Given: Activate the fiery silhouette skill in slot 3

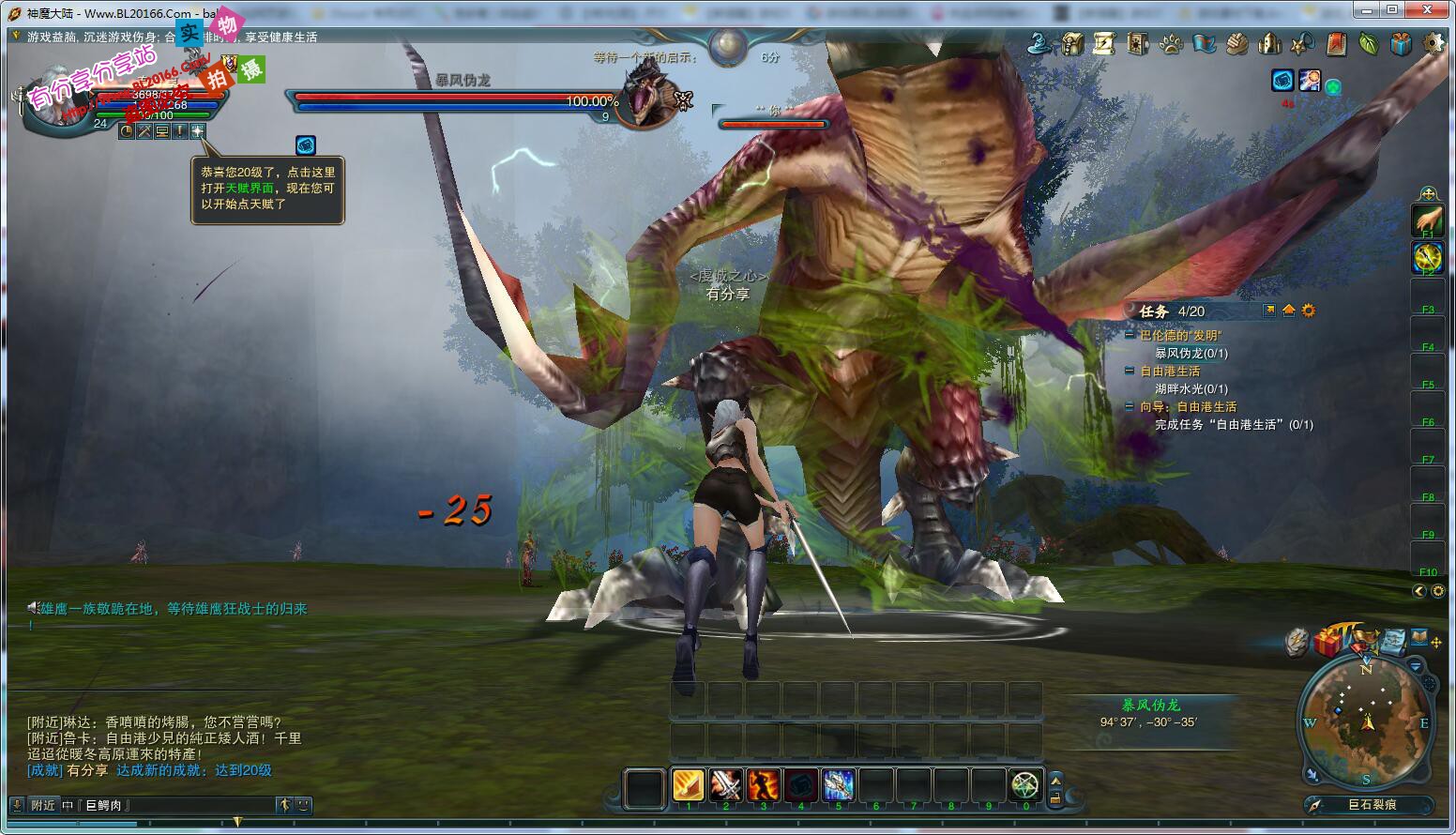Looking at the screenshot, I should 763,784.
